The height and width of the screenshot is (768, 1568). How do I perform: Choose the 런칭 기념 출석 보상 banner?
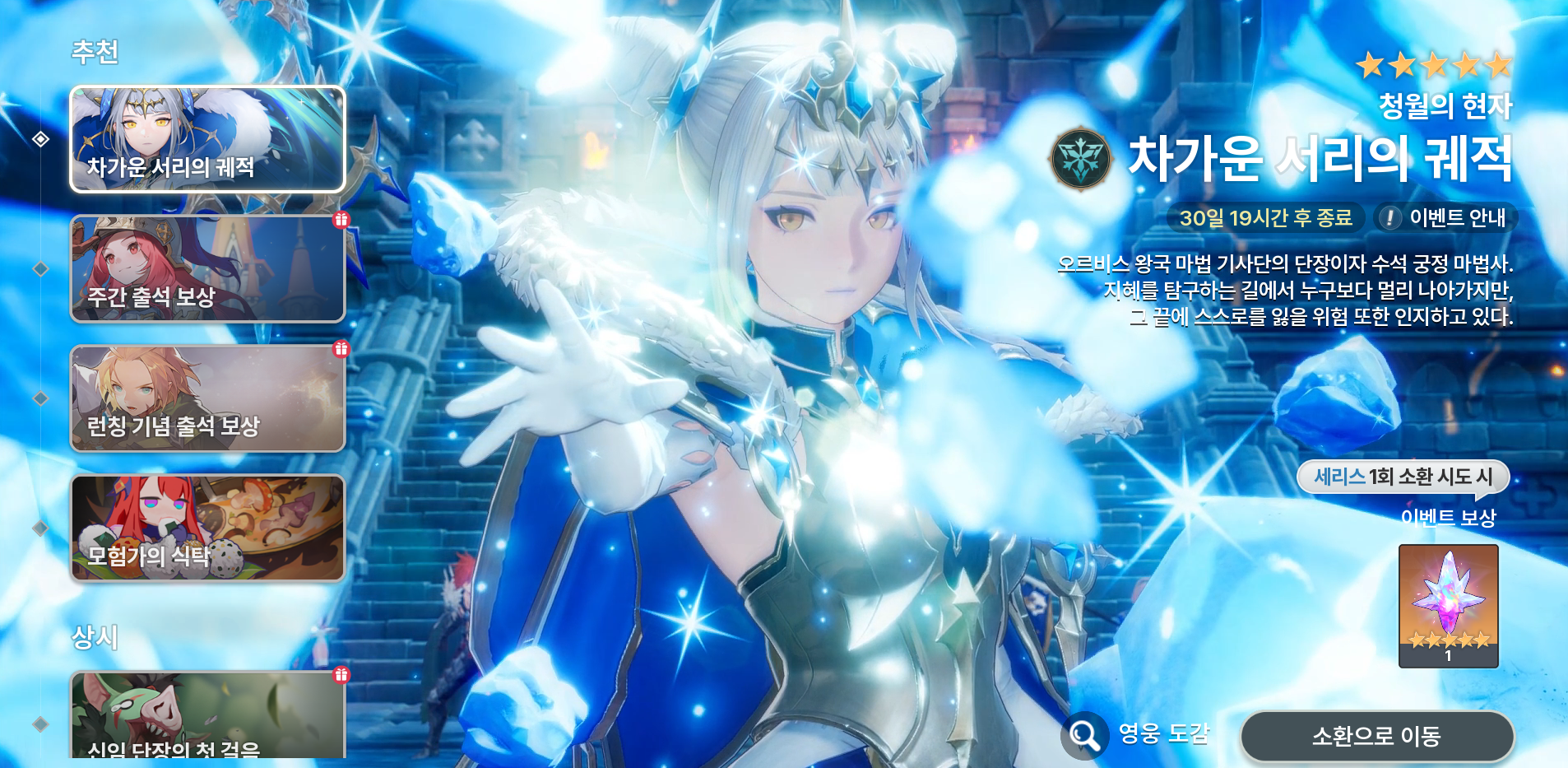point(207,398)
